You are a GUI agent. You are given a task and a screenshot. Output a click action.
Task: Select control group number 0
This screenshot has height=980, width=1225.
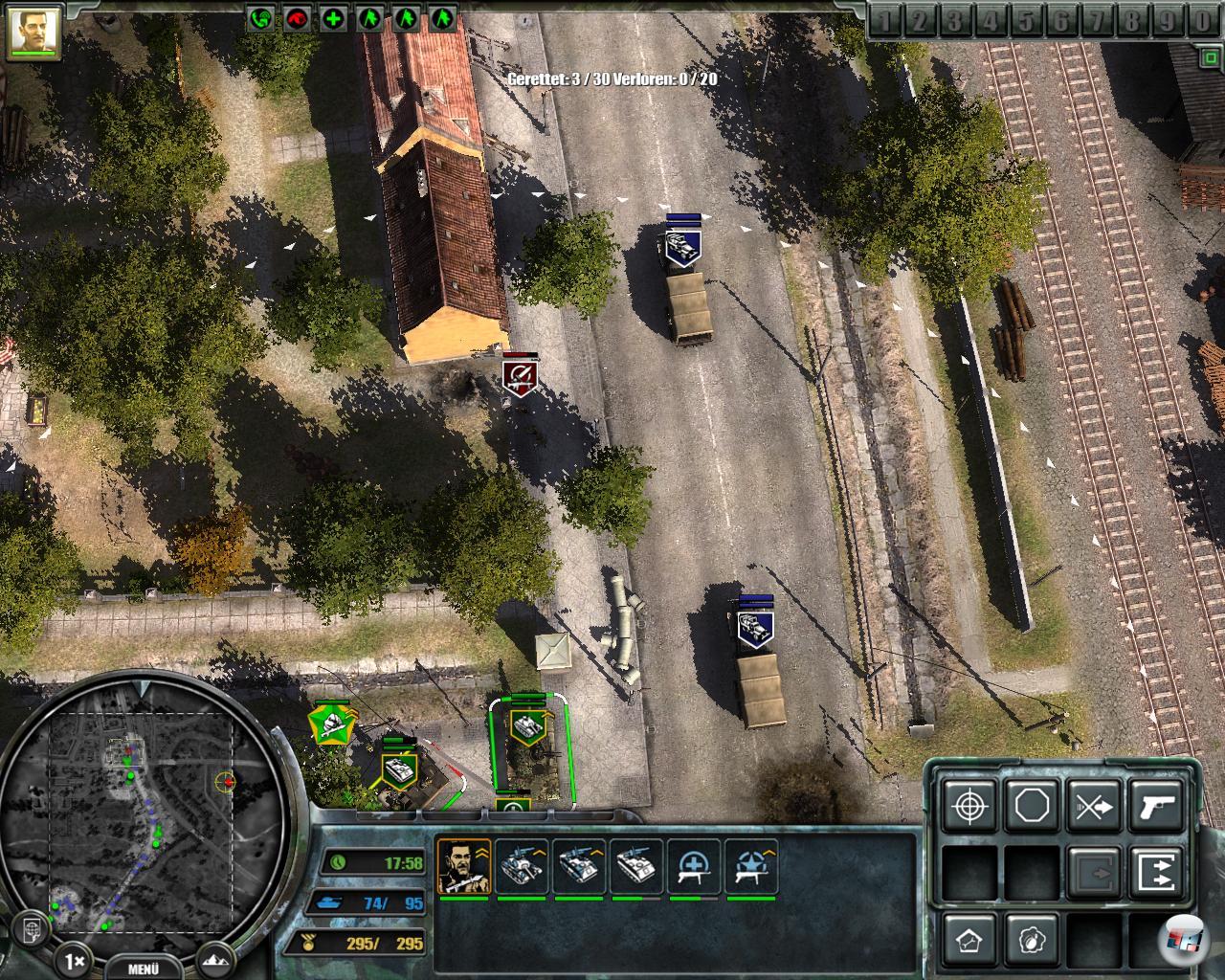pos(1202,21)
